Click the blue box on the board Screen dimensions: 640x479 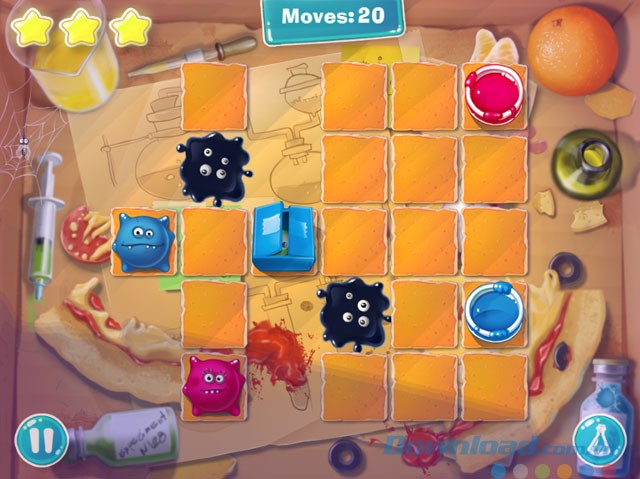tap(282, 238)
